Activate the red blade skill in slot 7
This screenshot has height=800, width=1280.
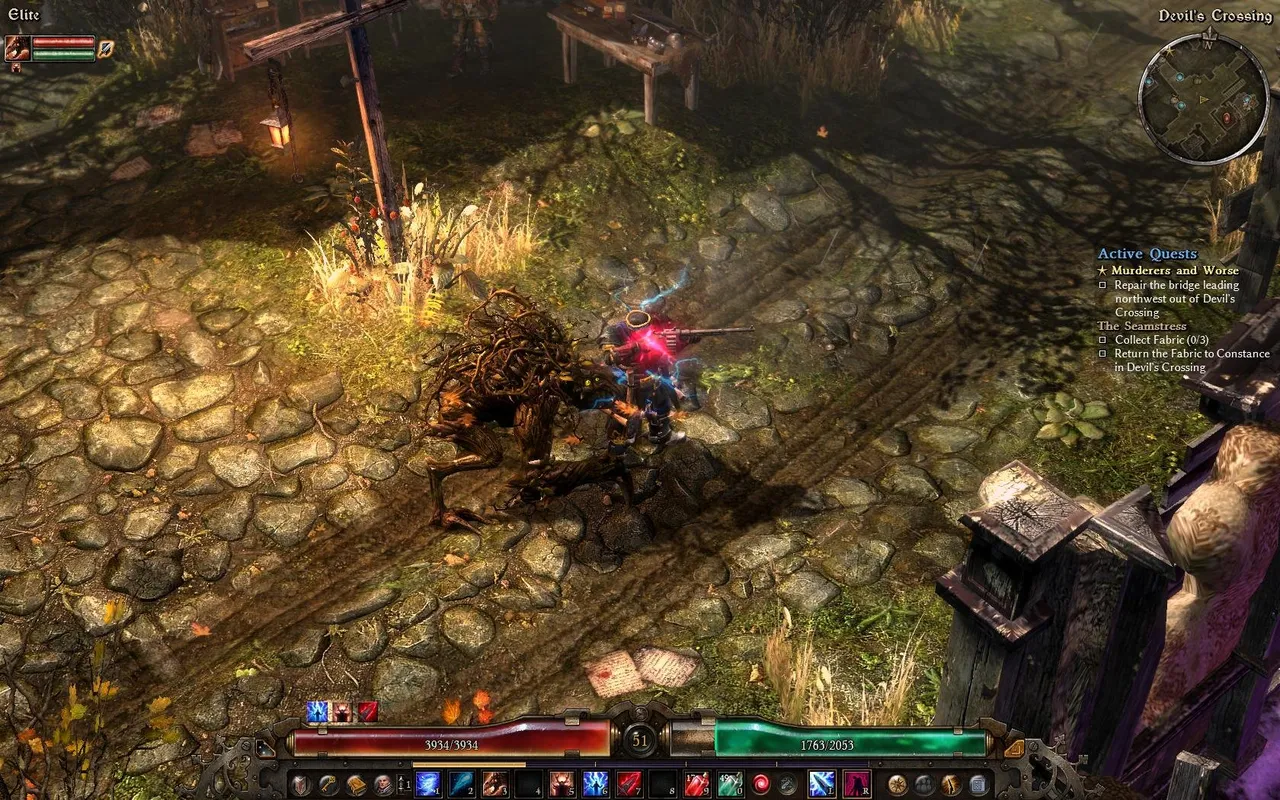point(629,784)
